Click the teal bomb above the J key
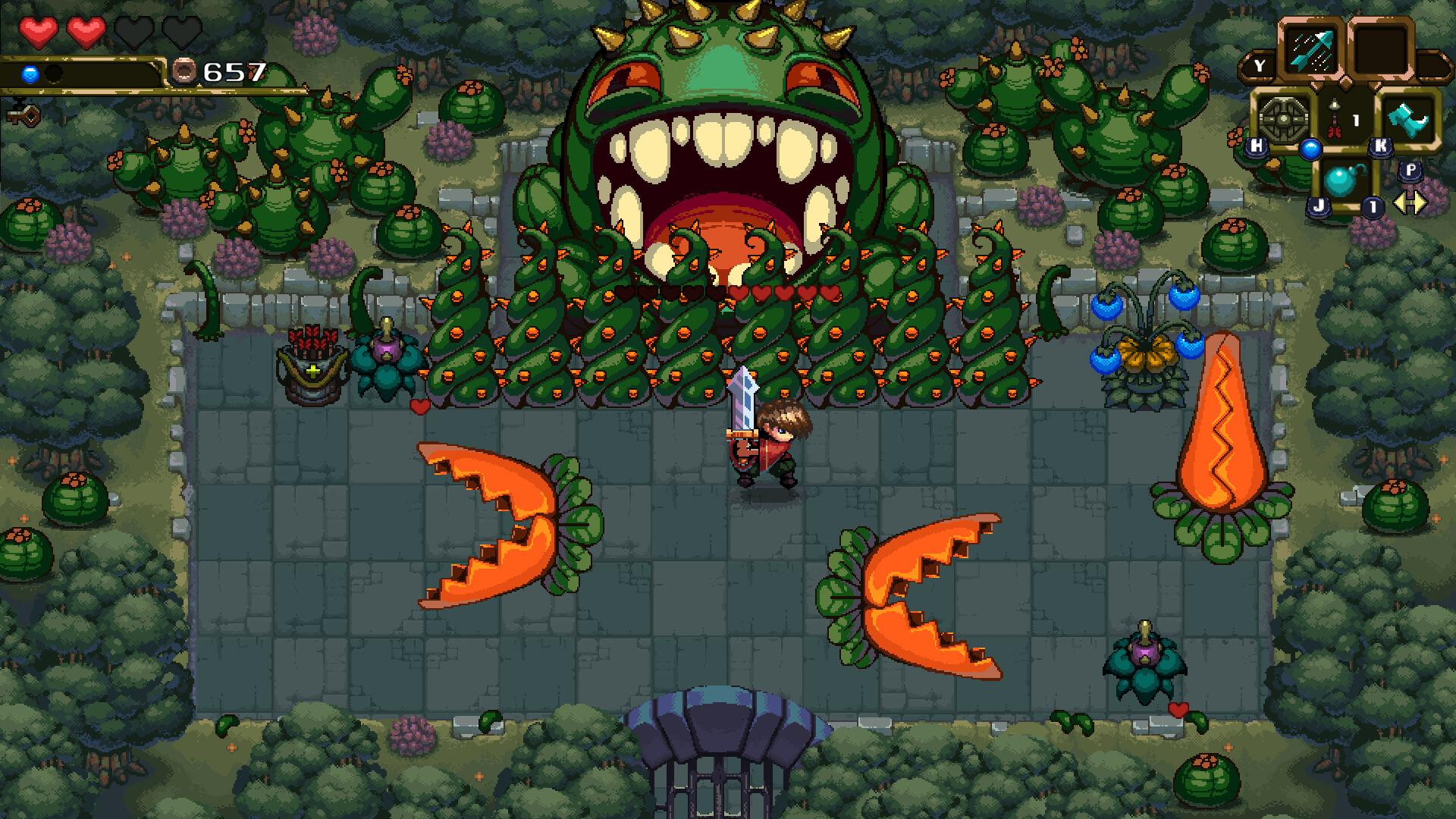1456x819 pixels. pos(1341,178)
